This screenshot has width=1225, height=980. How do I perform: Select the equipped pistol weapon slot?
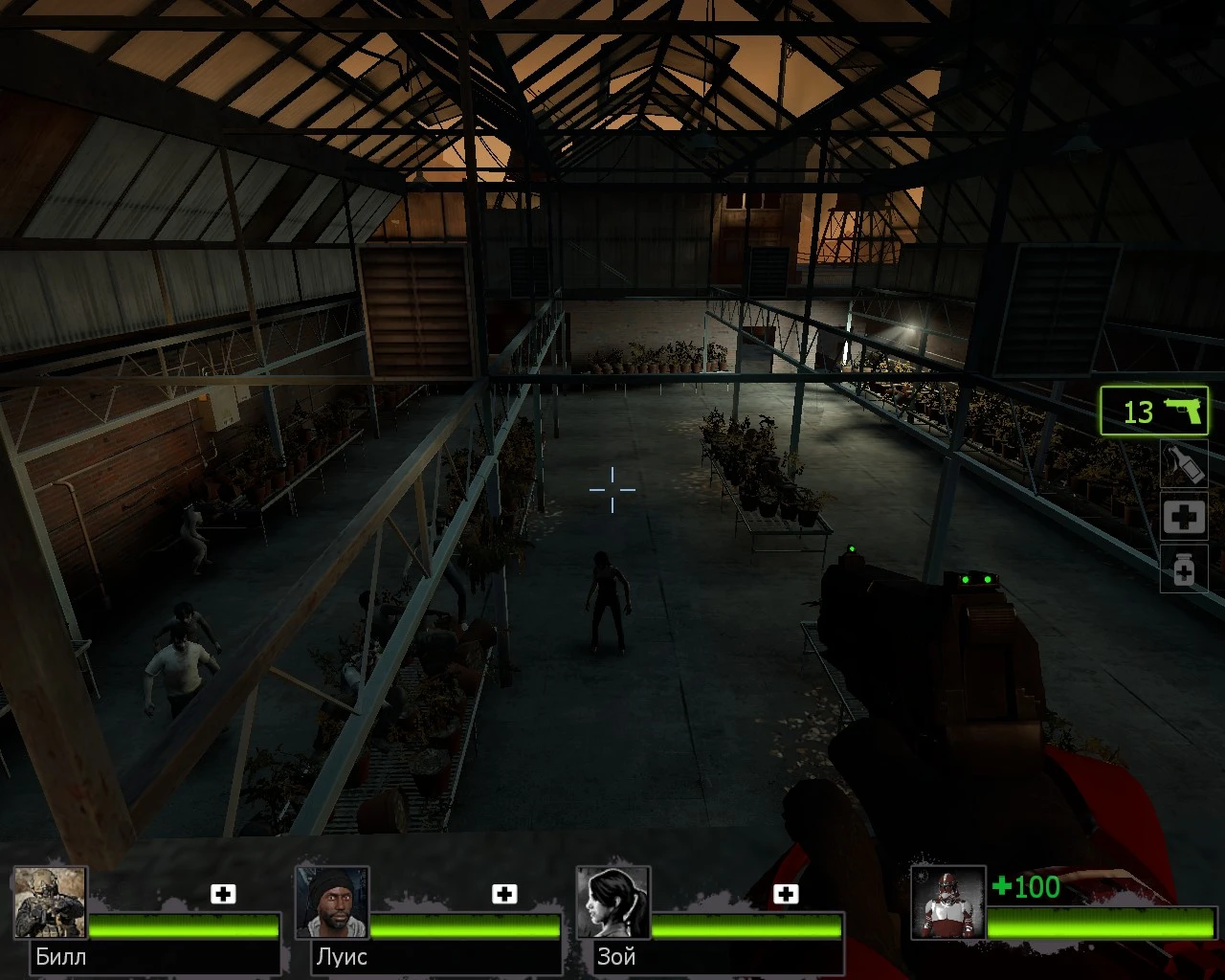(x=1154, y=412)
